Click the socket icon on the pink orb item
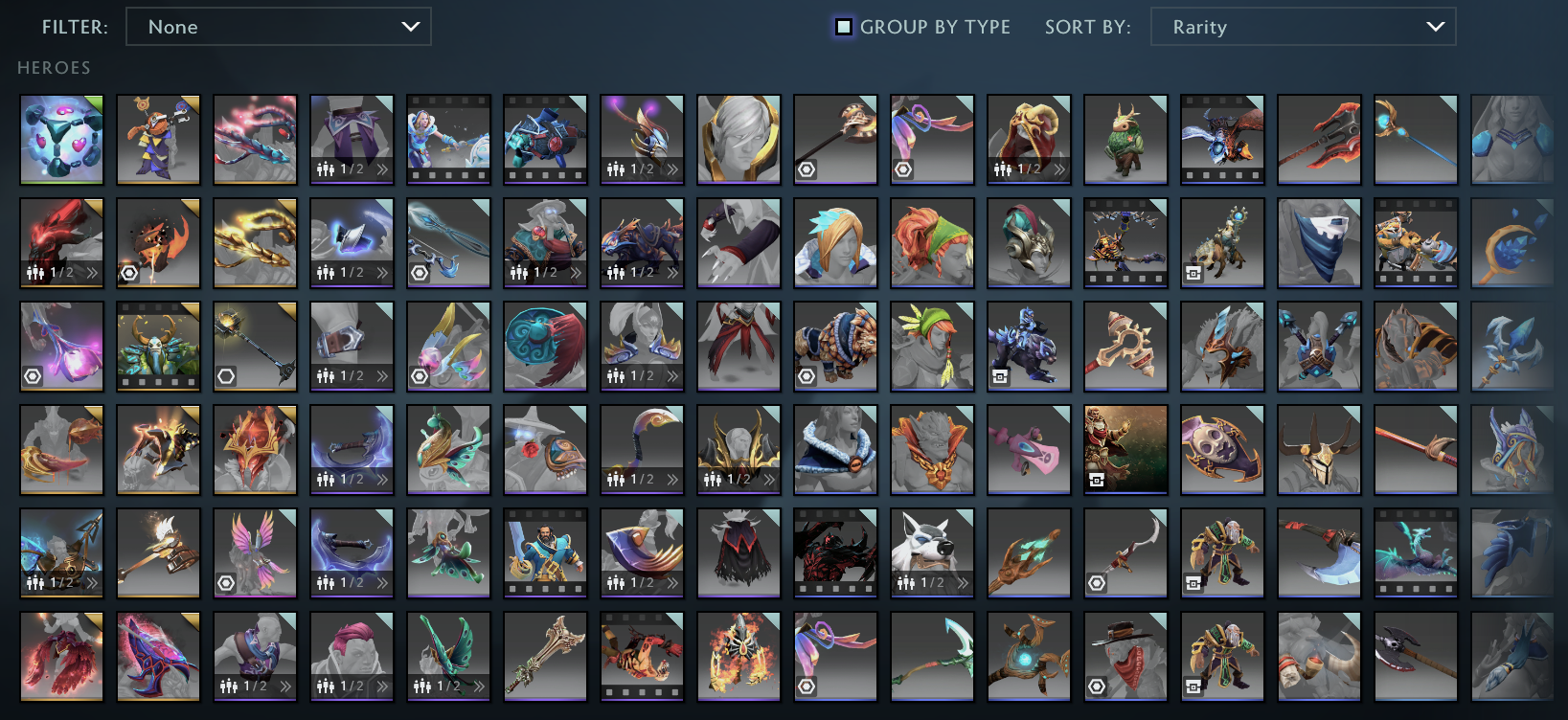The width and height of the screenshot is (1568, 720). [x=33, y=376]
